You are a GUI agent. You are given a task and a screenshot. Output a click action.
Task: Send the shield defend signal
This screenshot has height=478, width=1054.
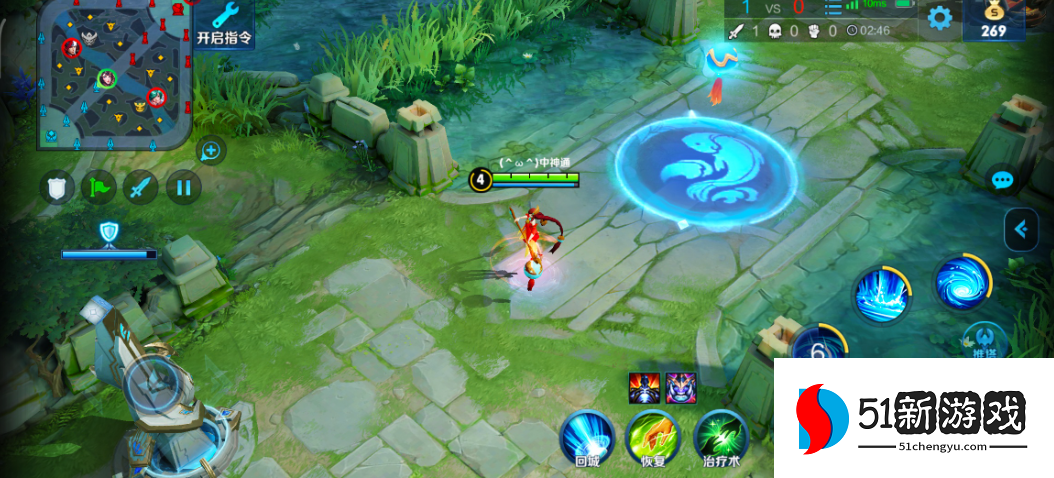(58, 187)
